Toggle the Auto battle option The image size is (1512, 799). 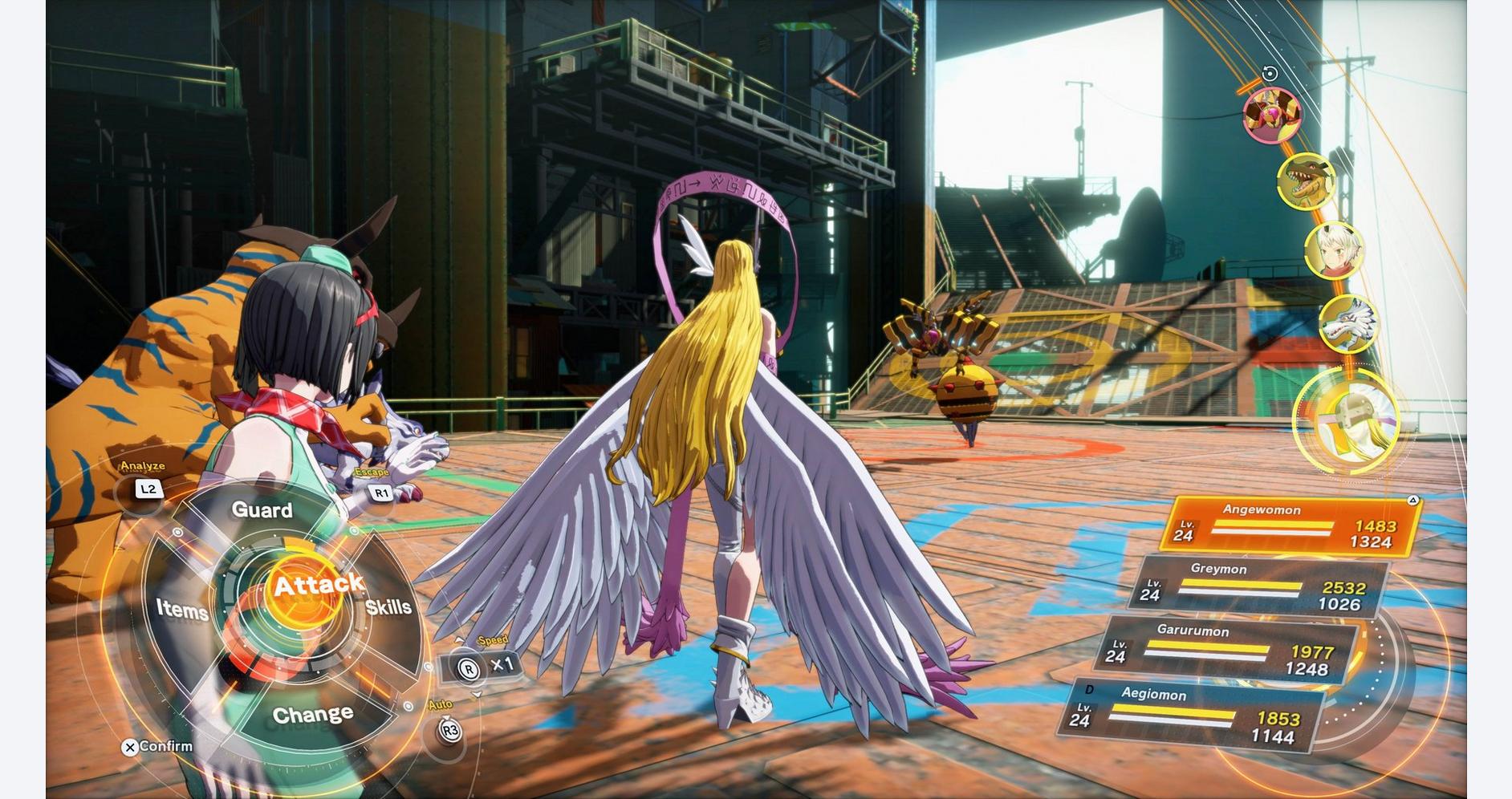450,730
